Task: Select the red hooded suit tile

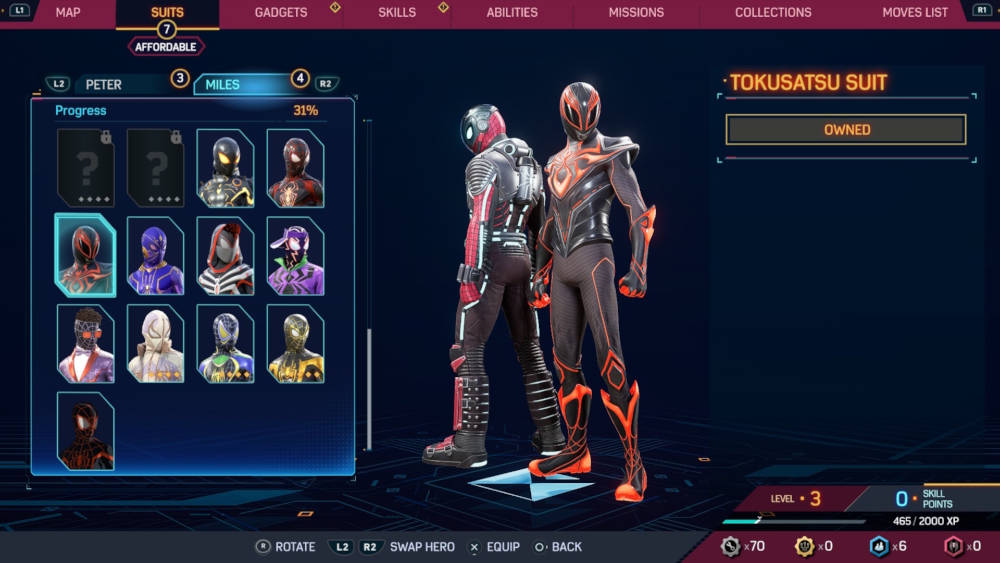Action: (x=225, y=256)
